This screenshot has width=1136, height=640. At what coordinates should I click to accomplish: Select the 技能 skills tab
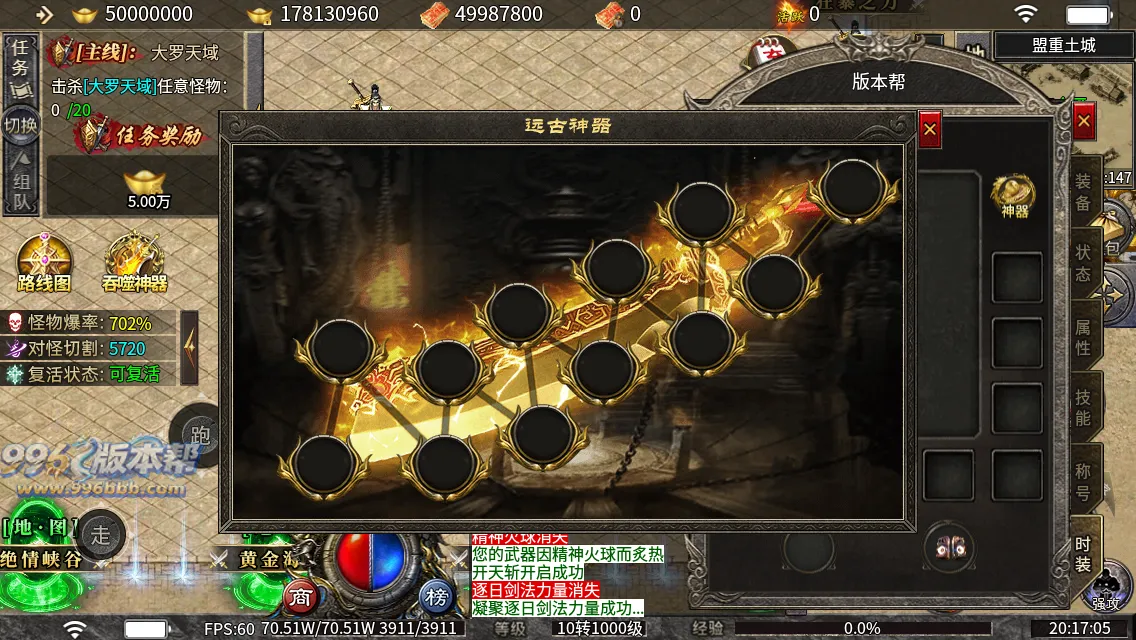1083,408
